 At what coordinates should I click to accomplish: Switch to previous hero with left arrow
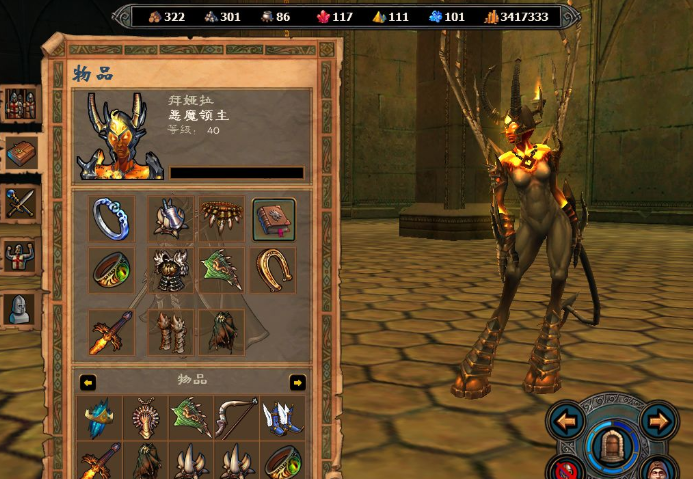click(567, 421)
